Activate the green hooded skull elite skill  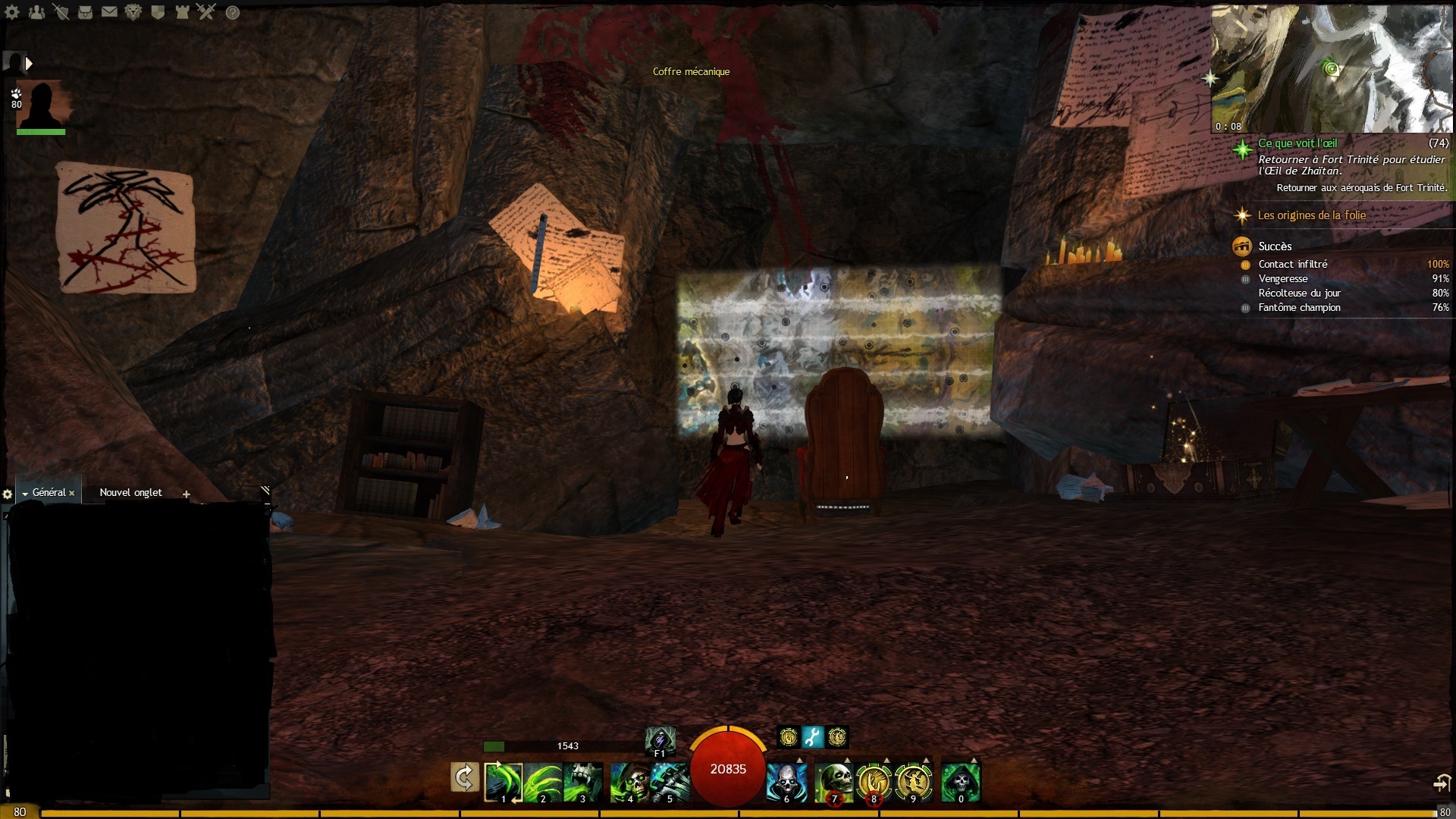(960, 782)
